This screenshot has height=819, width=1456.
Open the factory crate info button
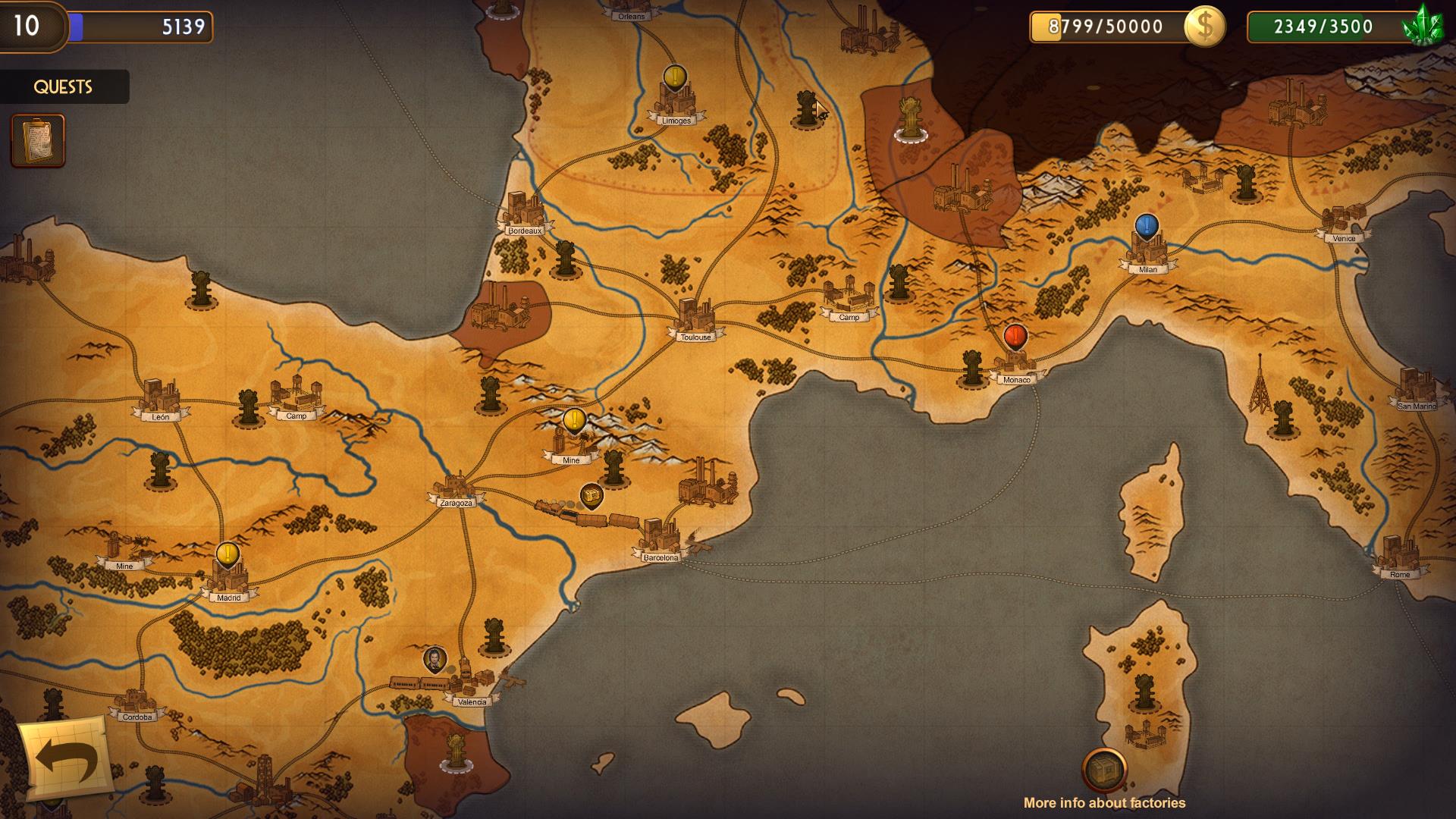(x=1104, y=770)
